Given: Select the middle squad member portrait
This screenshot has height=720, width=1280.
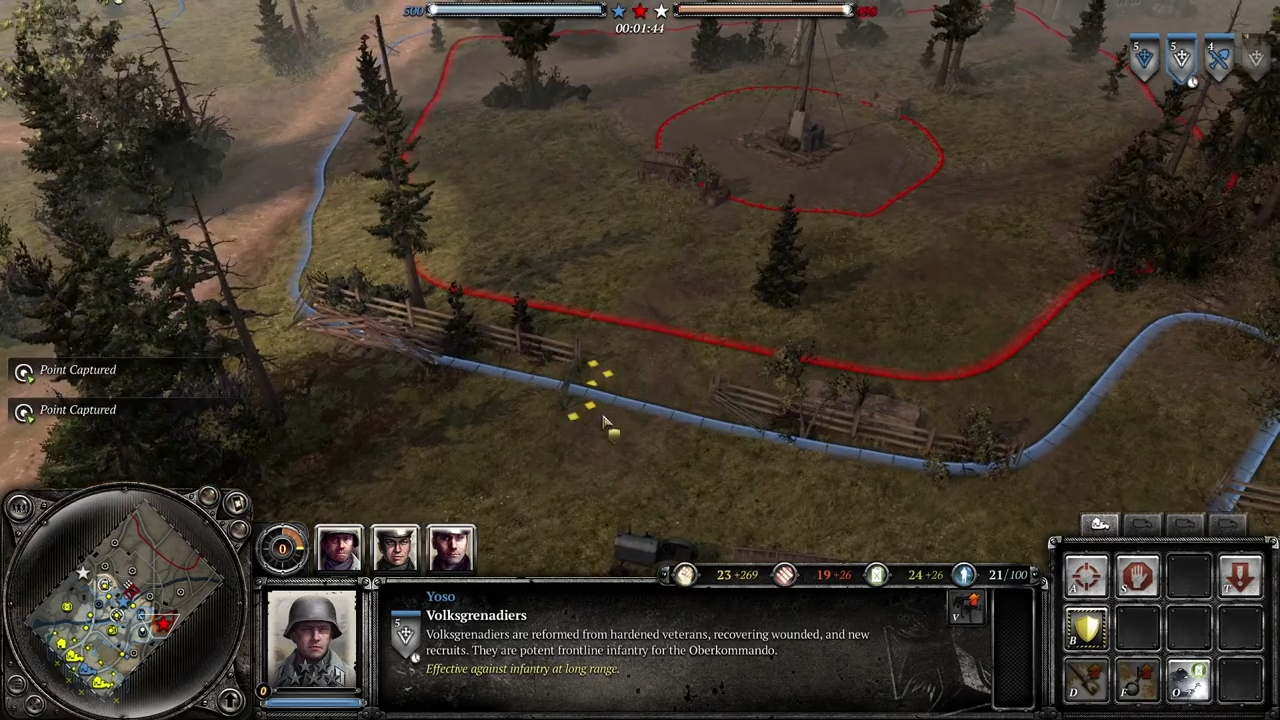Looking at the screenshot, I should click(x=395, y=547).
